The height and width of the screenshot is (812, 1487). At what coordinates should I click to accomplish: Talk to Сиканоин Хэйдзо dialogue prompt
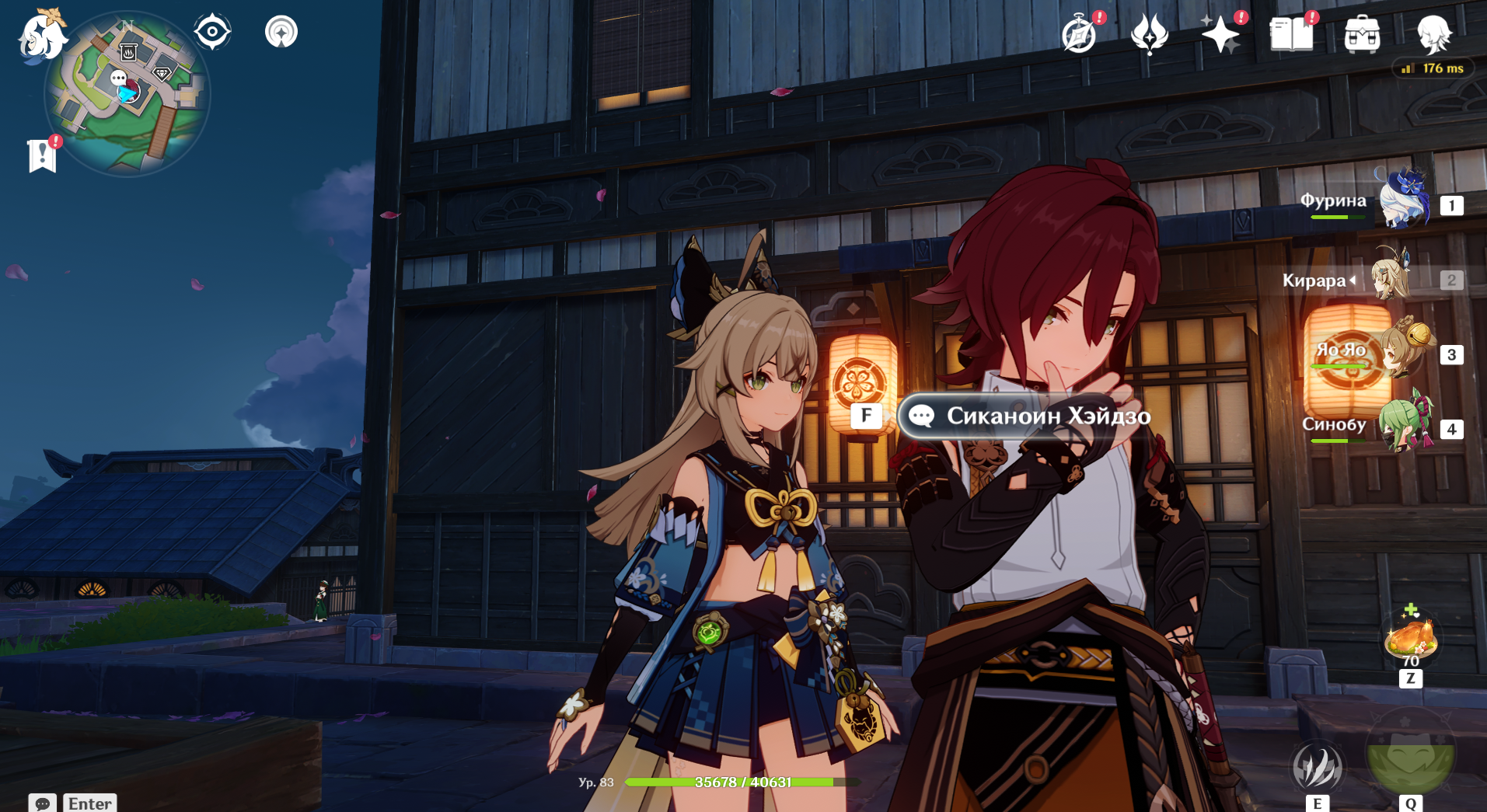tap(1025, 416)
